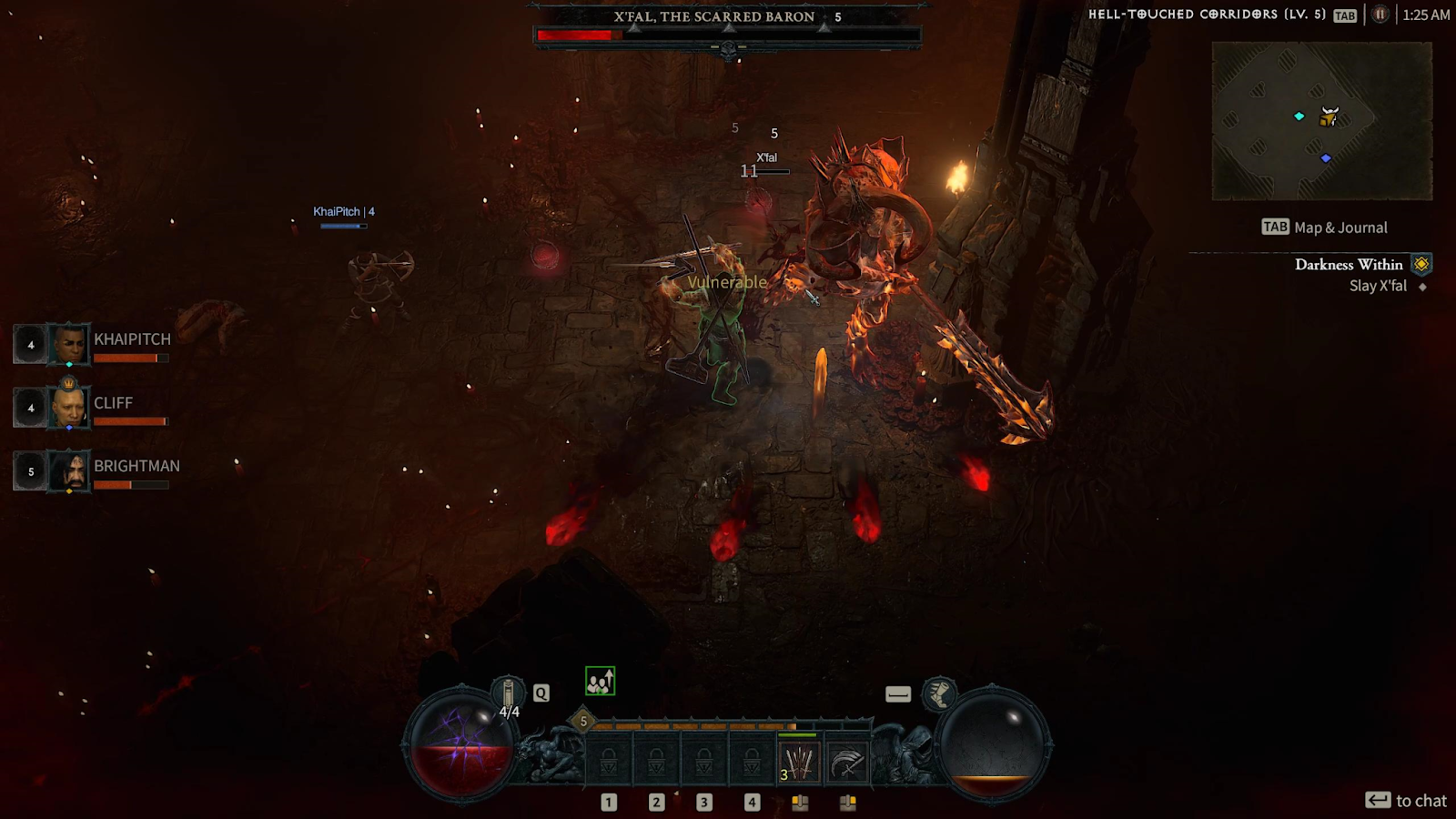The height and width of the screenshot is (819, 1456).
Task: Select the Darkness Within quest tracker
Action: point(1348,265)
